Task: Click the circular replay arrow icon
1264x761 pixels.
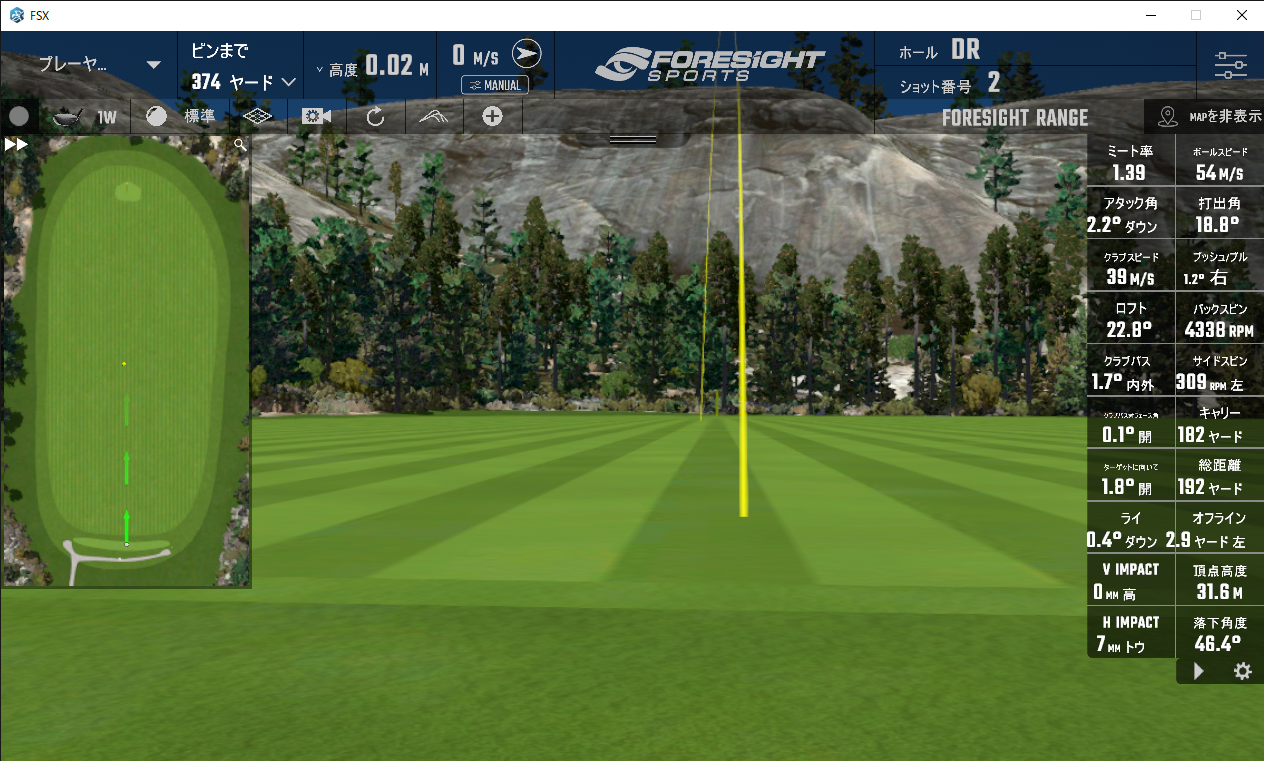Action: tap(375, 116)
